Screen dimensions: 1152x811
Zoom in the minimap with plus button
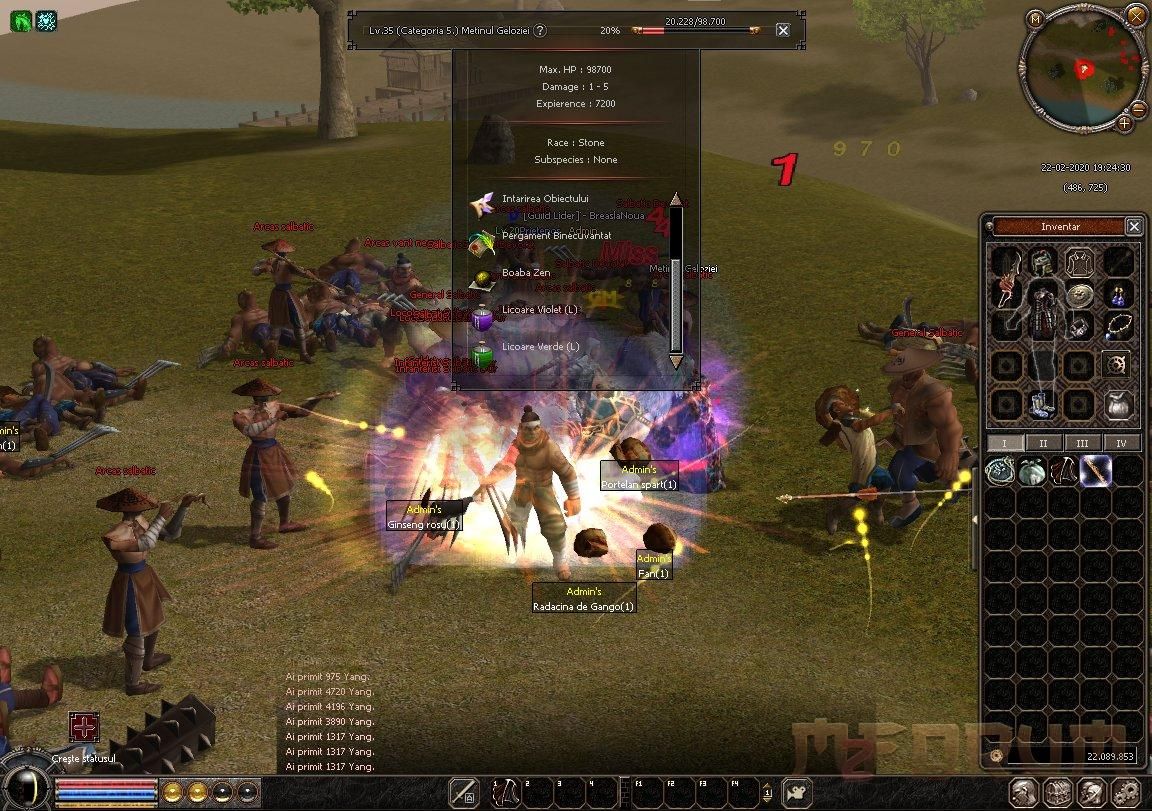(1124, 123)
